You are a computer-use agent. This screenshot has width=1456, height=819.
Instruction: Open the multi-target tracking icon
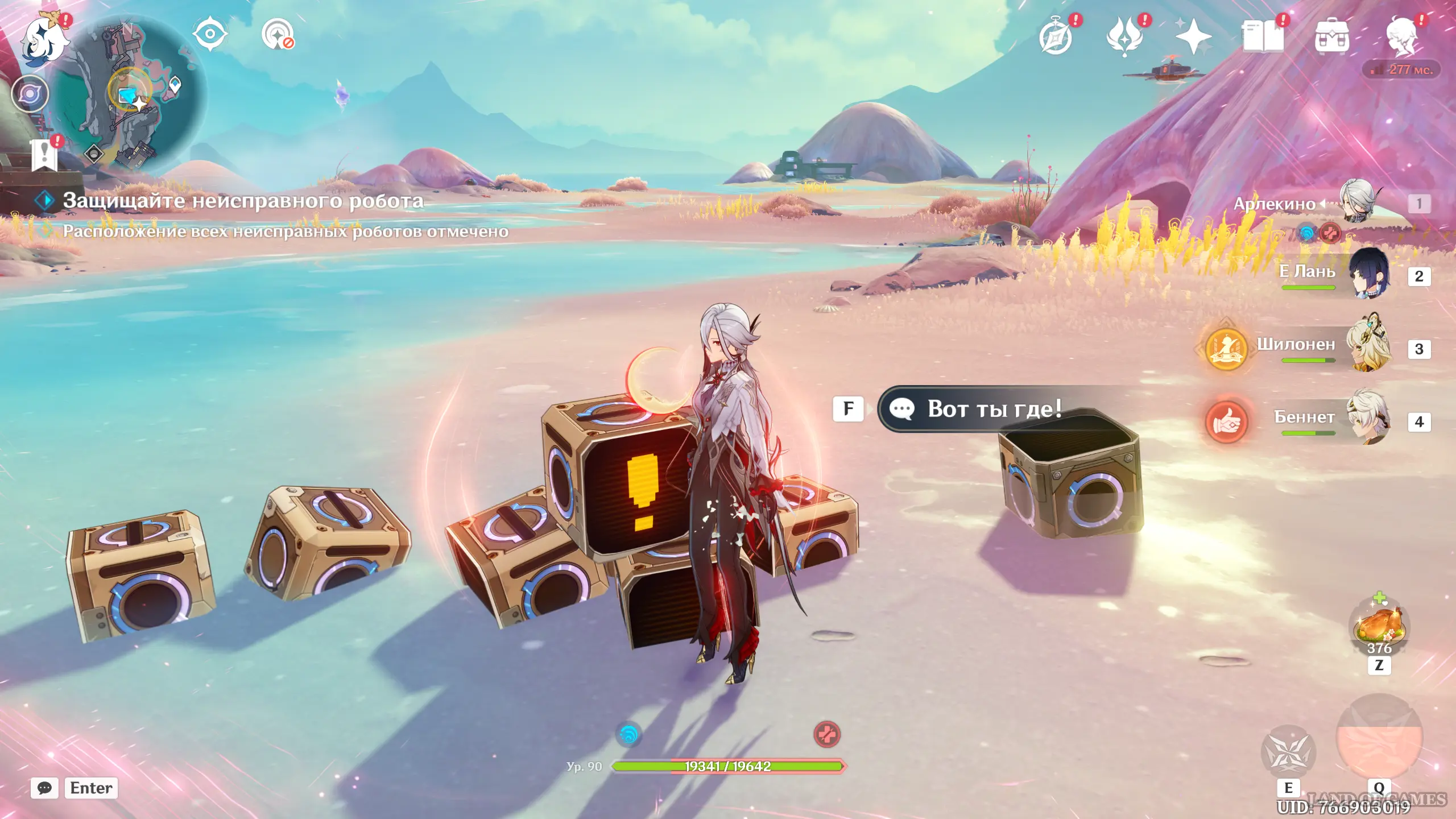tap(278, 34)
